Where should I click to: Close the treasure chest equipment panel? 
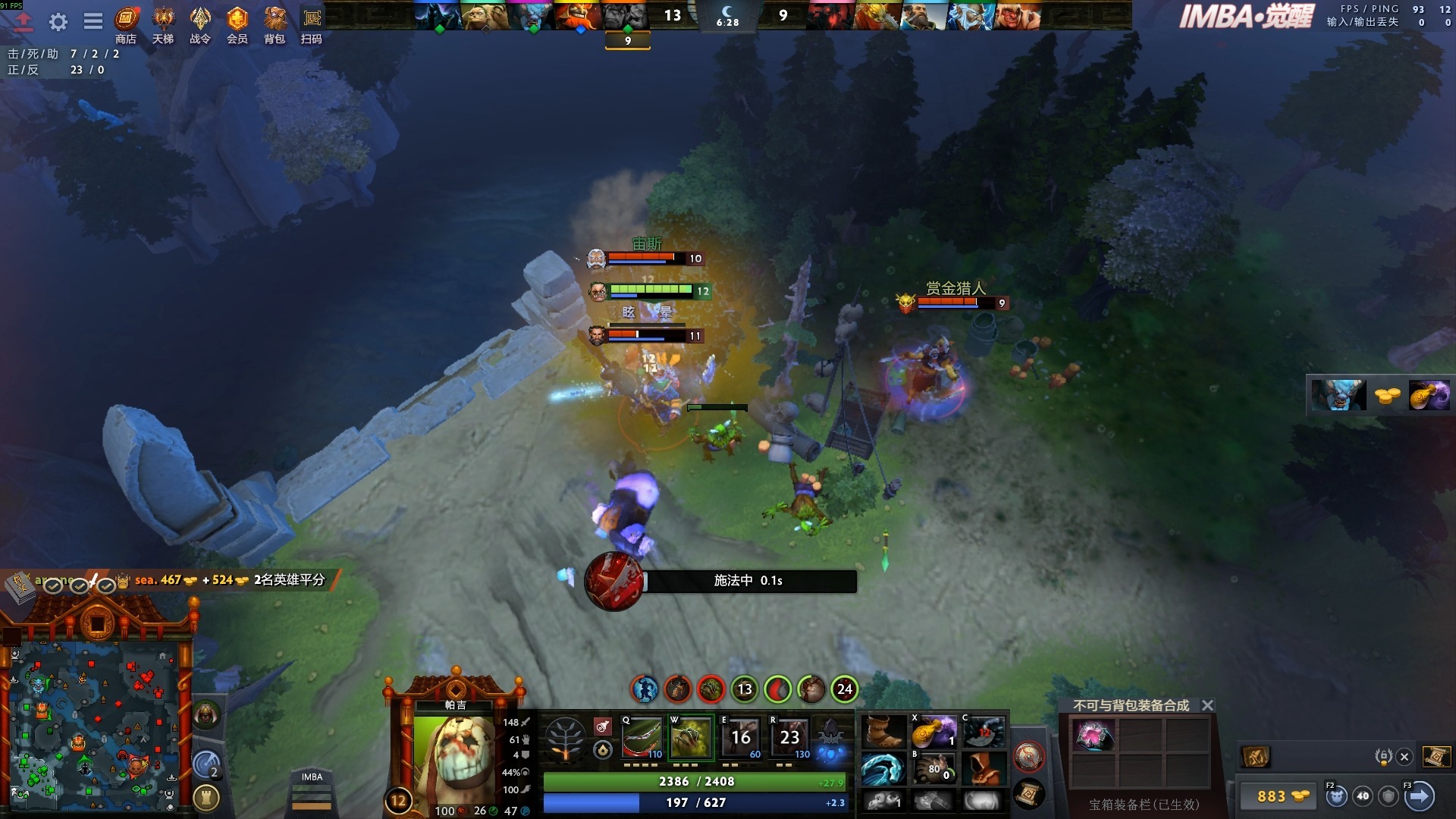coord(1208,705)
